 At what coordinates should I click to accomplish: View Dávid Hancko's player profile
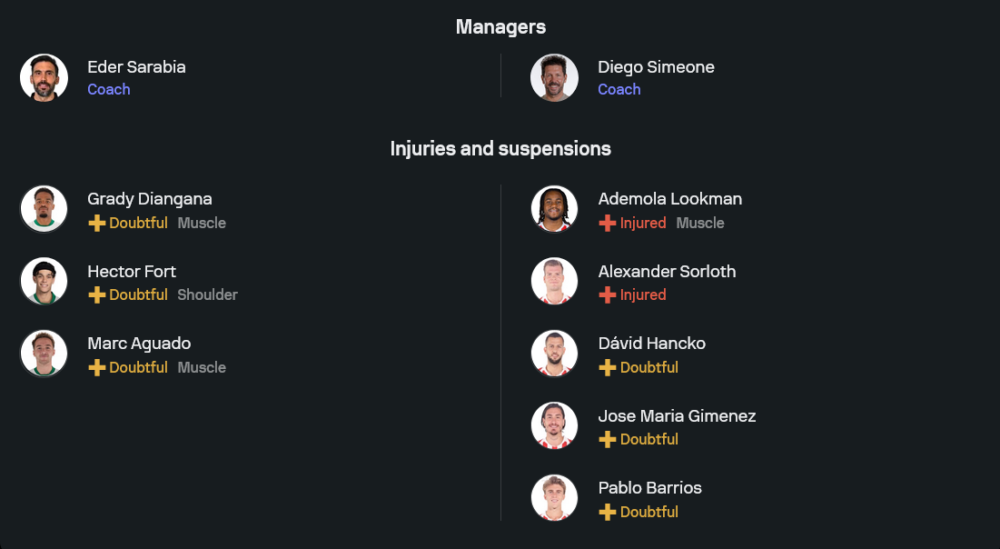pyautogui.click(x=651, y=343)
